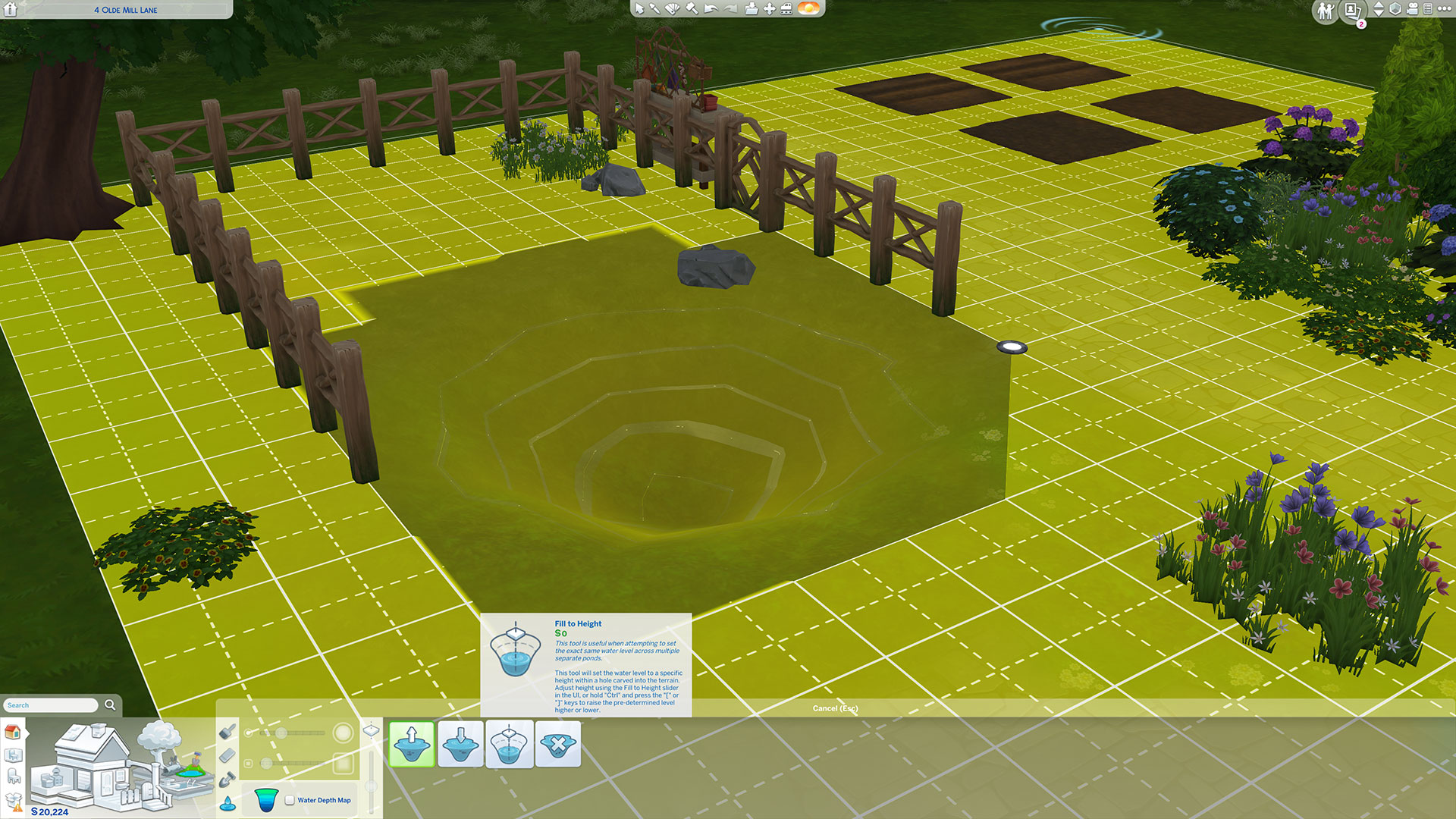Raise the wall view height with the up arrow
1456x819 pixels.
pos(1378,6)
